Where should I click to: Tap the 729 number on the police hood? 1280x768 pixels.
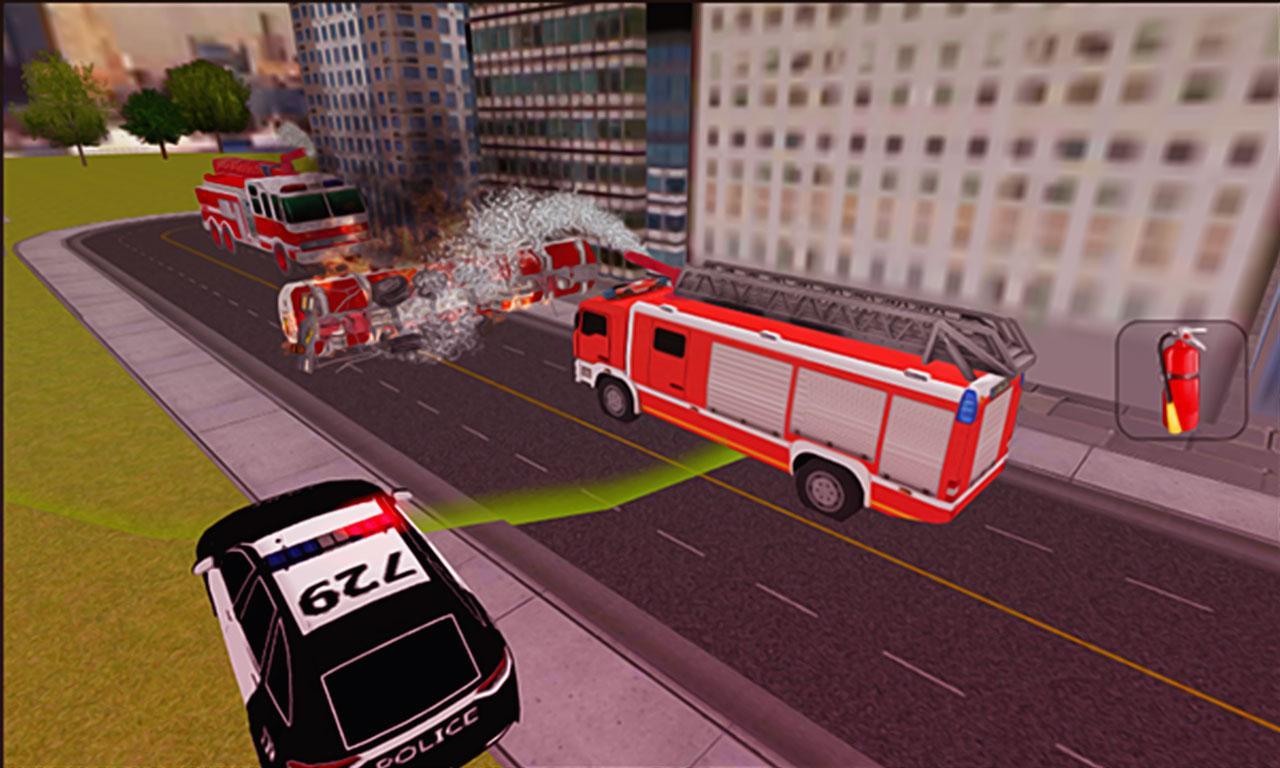click(360, 580)
